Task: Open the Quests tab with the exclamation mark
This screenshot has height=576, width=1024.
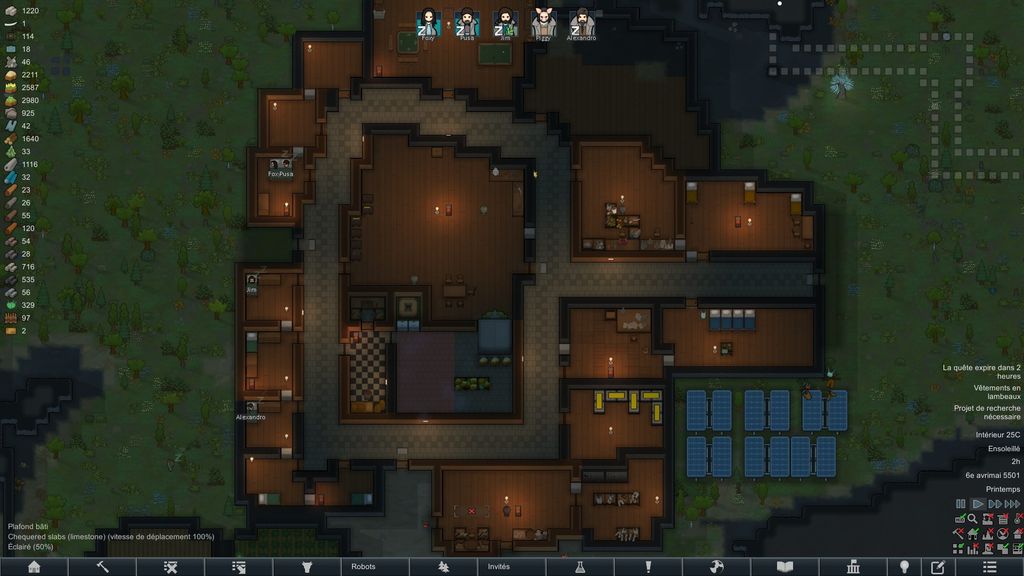Action: (x=648, y=567)
